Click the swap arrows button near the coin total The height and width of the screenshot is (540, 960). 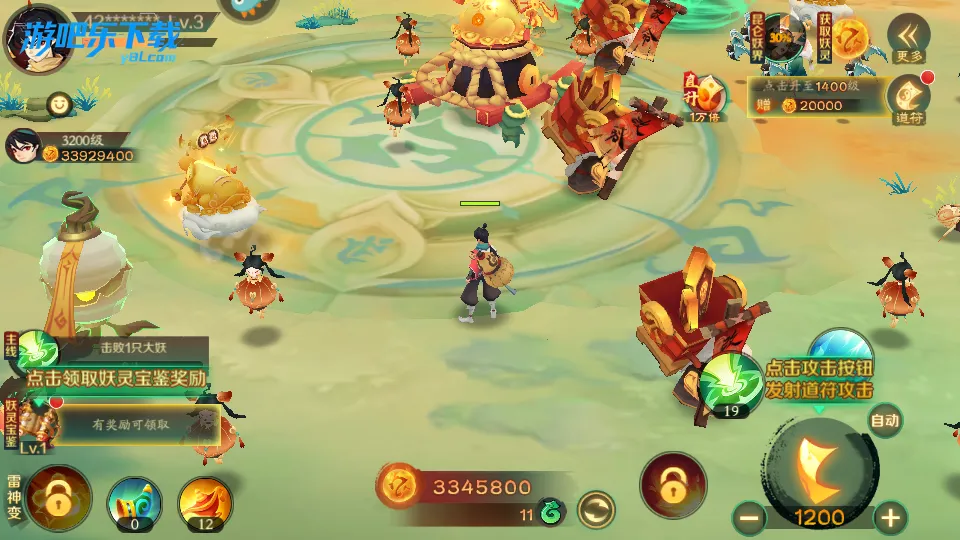pos(596,510)
